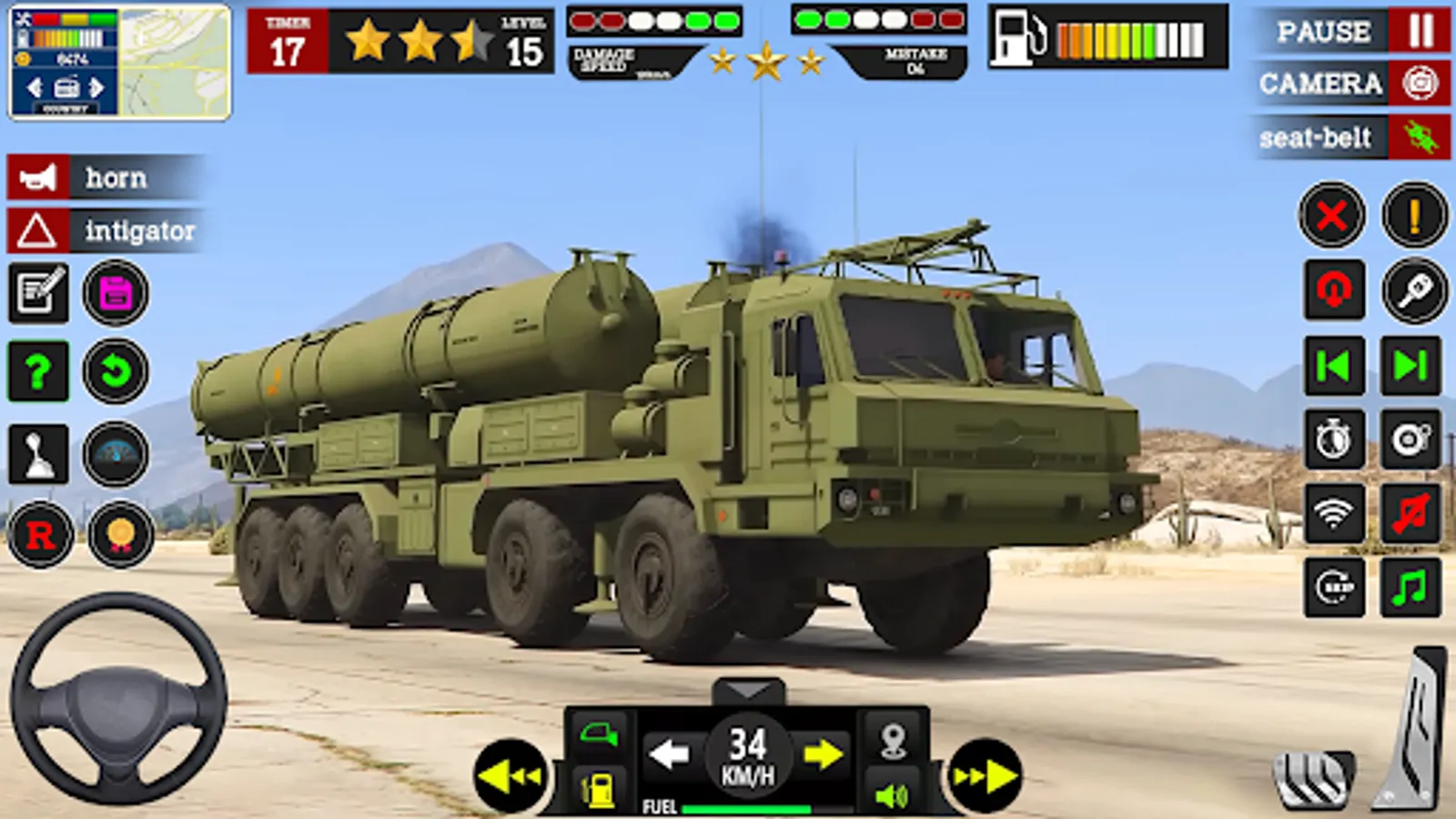Collapse the dashboard panel via top chevron

749,692
